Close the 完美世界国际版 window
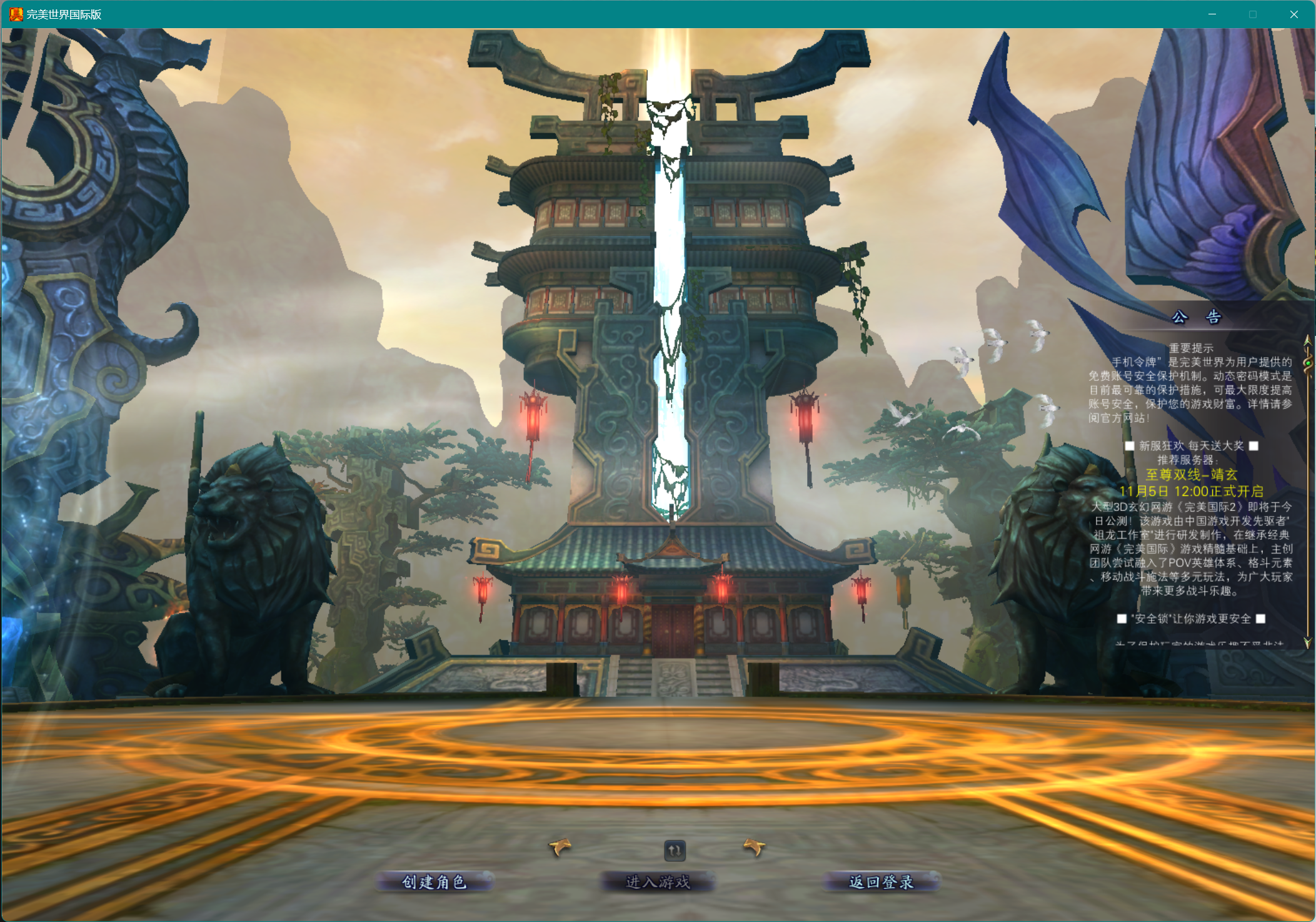The image size is (1316, 922). pyautogui.click(x=1293, y=14)
